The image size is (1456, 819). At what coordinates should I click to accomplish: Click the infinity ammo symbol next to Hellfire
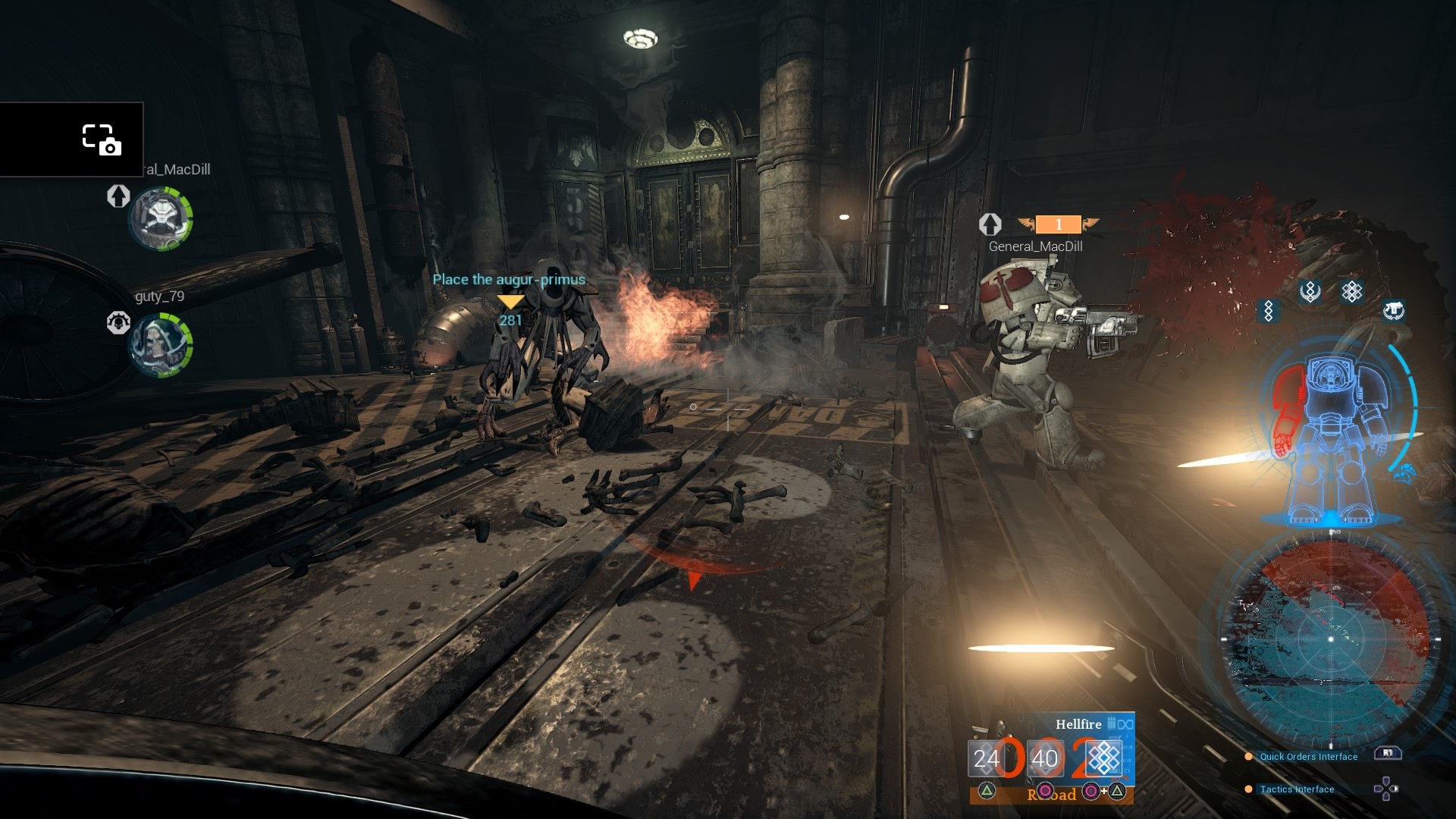click(1125, 724)
